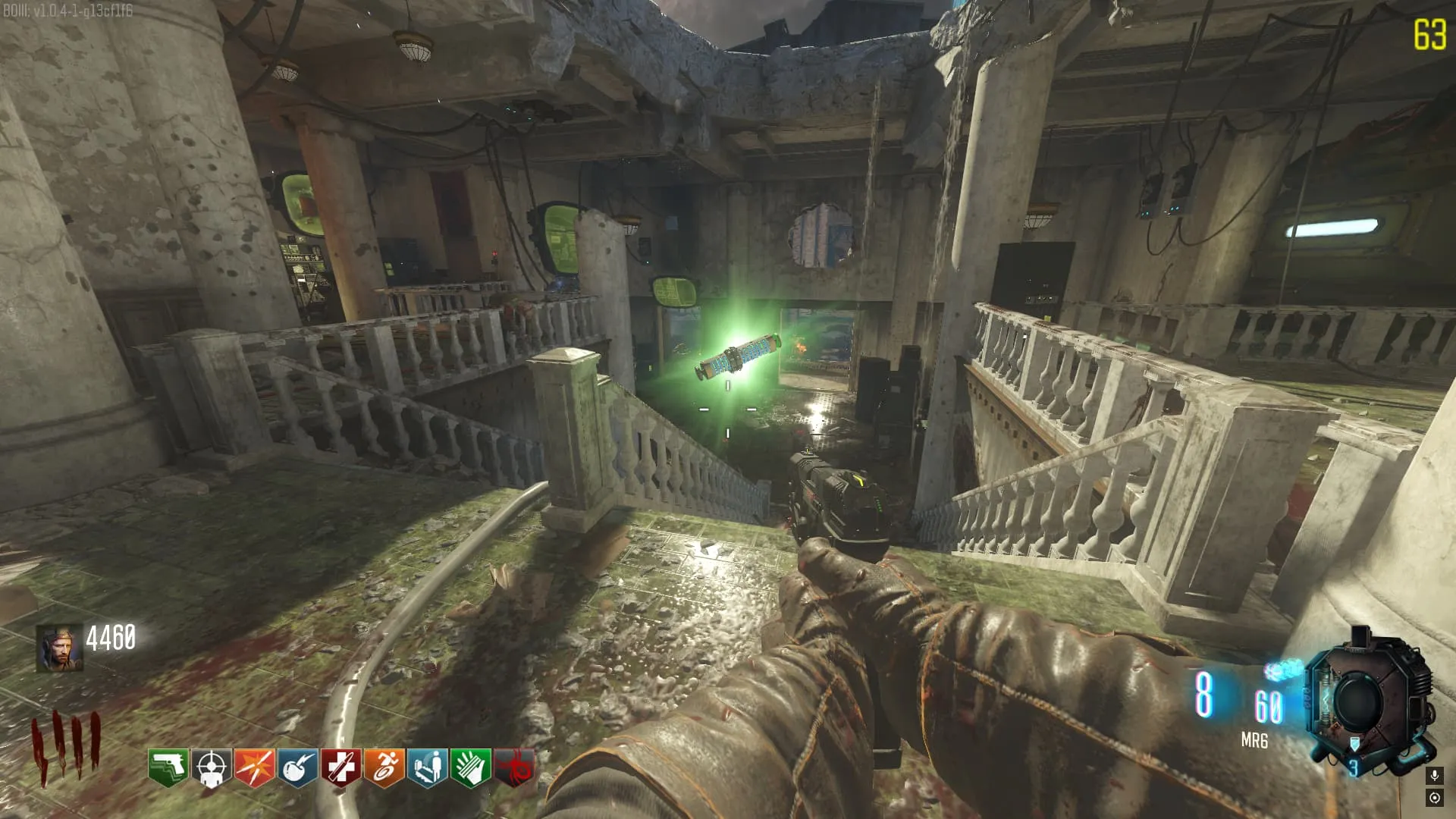This screenshot has width=1456, height=819.
Task: Choose the green hand perk icon
Action: tap(471, 767)
